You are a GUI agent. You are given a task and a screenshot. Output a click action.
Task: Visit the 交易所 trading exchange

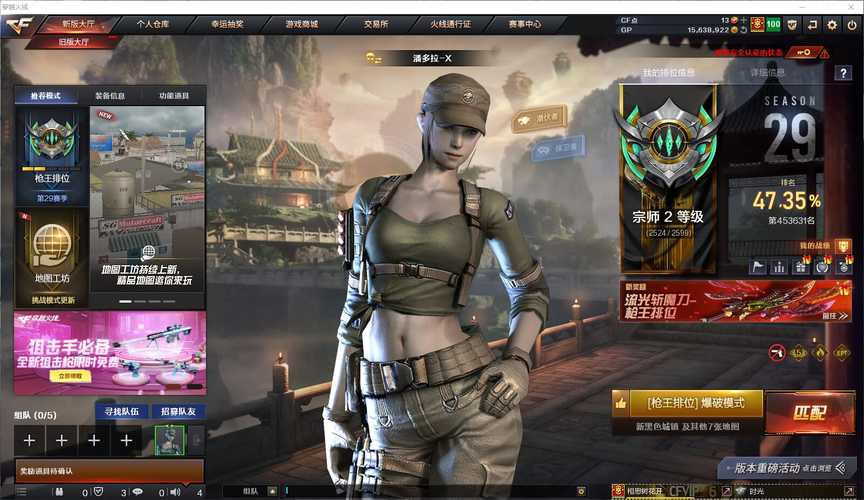(377, 23)
